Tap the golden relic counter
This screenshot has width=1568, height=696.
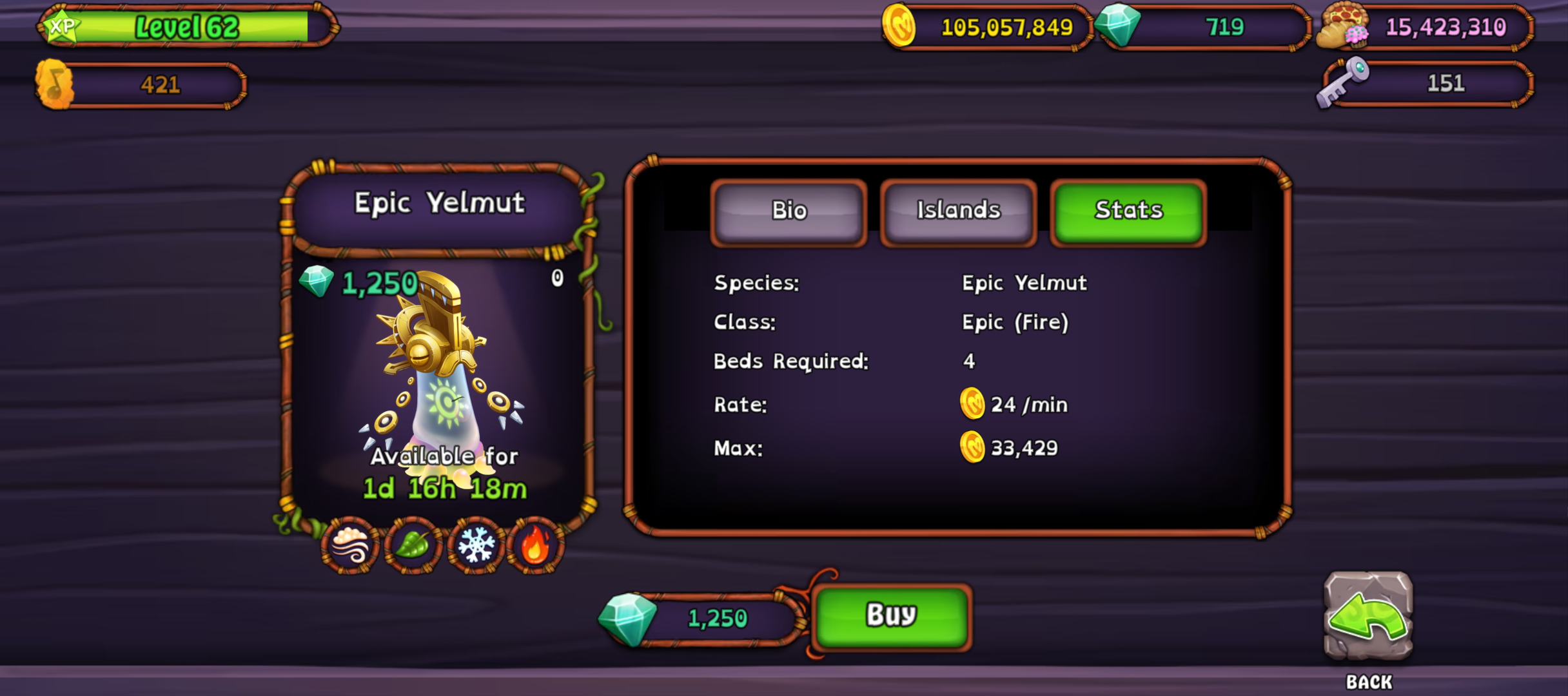coord(142,85)
